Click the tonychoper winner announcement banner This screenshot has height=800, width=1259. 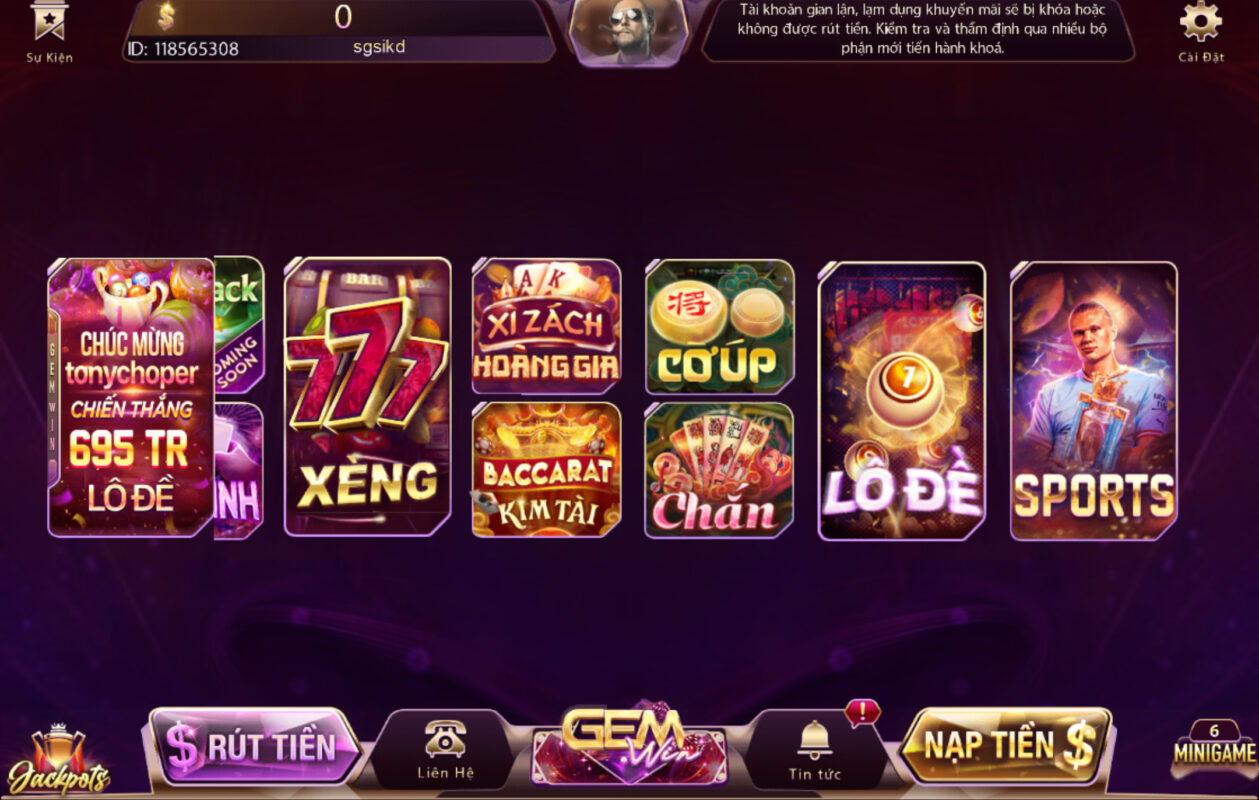click(131, 397)
